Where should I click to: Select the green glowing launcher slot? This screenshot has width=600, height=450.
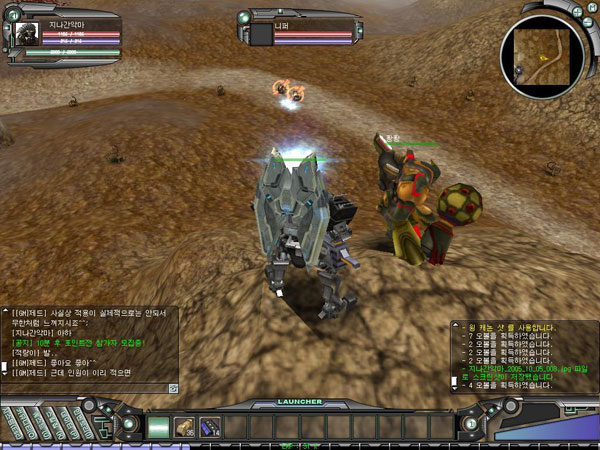tap(160, 426)
